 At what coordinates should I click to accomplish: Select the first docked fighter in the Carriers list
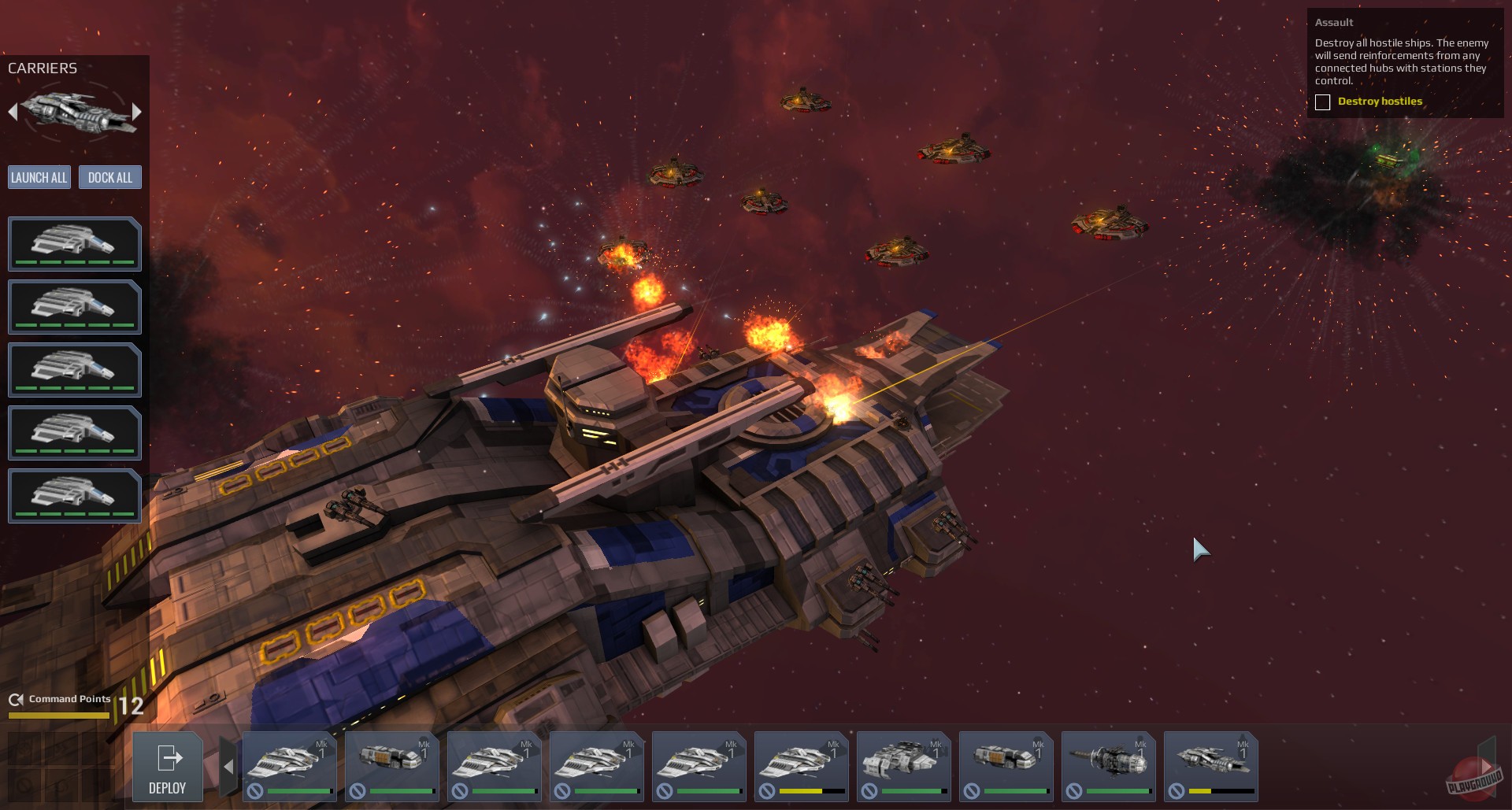click(x=75, y=244)
